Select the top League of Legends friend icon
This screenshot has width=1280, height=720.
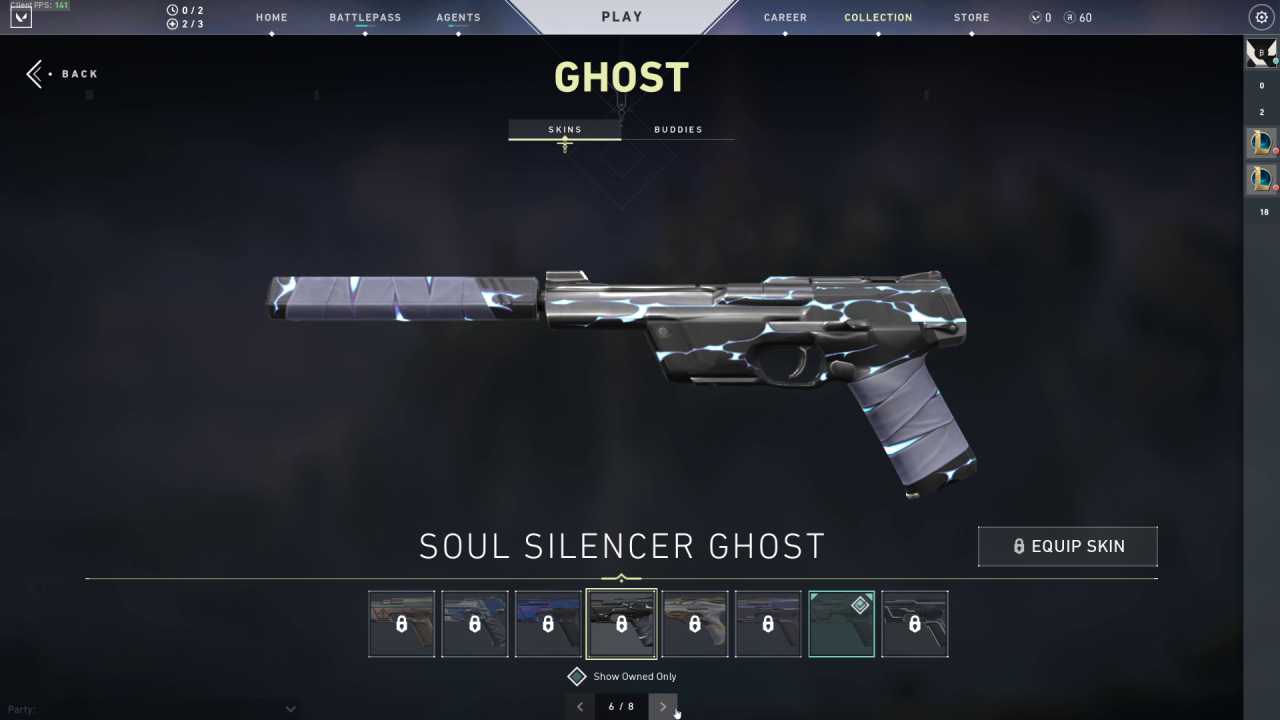(1262, 142)
